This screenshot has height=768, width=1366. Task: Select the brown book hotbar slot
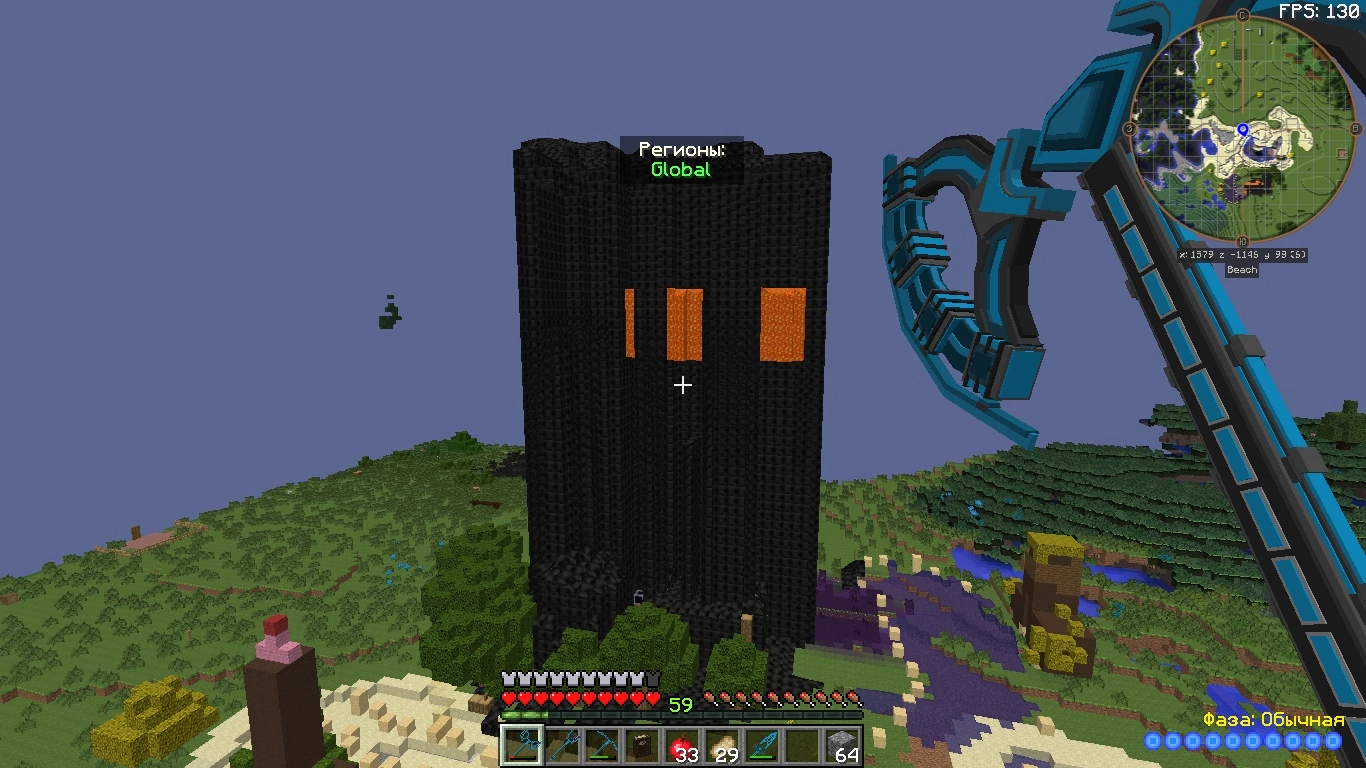tap(642, 745)
